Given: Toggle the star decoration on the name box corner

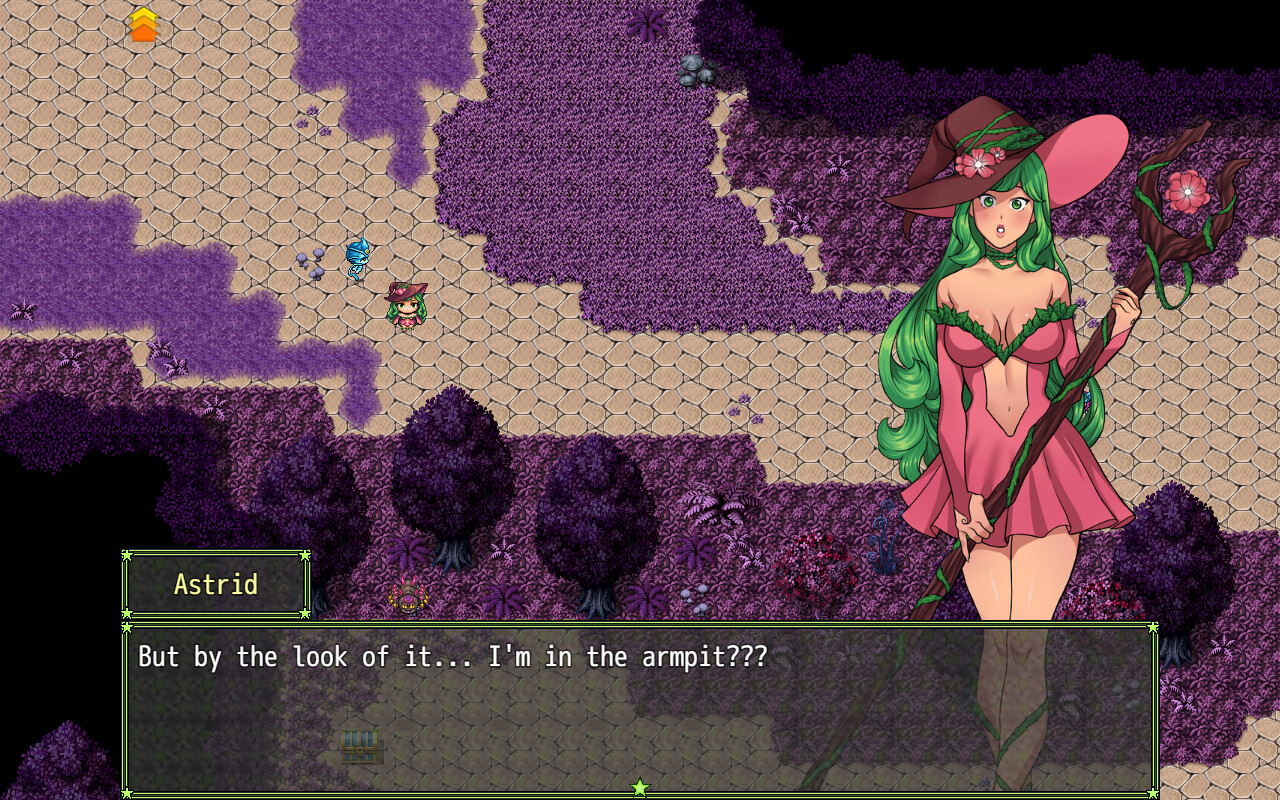Looking at the screenshot, I should pyautogui.click(x=128, y=556).
